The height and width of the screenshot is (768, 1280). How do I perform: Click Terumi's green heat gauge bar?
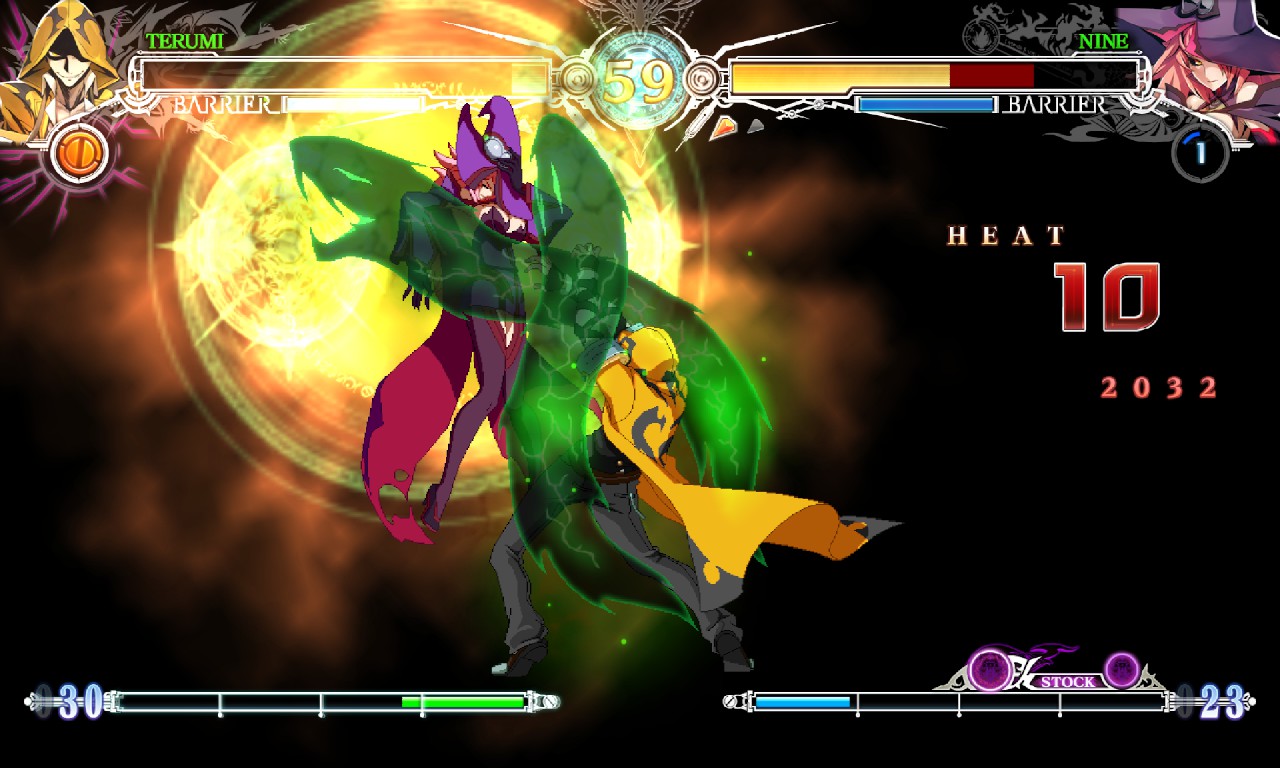click(465, 703)
